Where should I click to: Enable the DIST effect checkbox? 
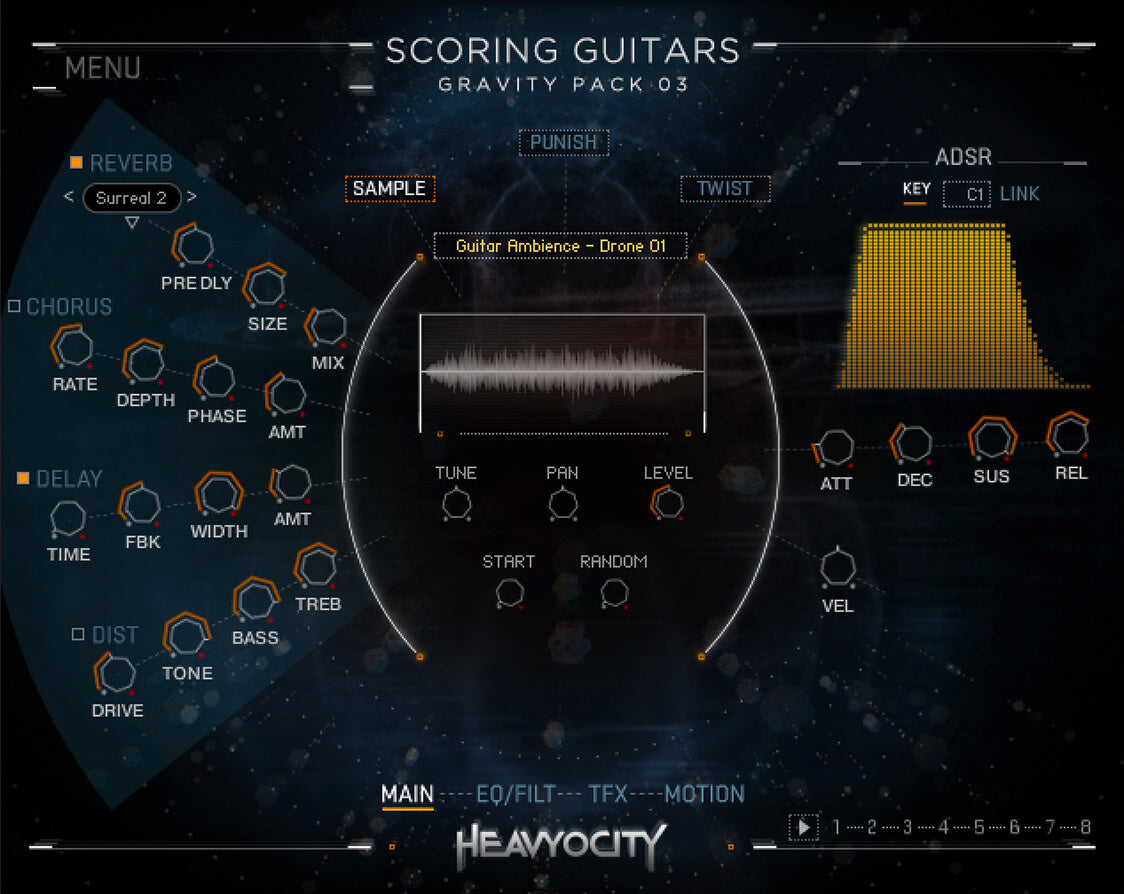click(x=78, y=634)
